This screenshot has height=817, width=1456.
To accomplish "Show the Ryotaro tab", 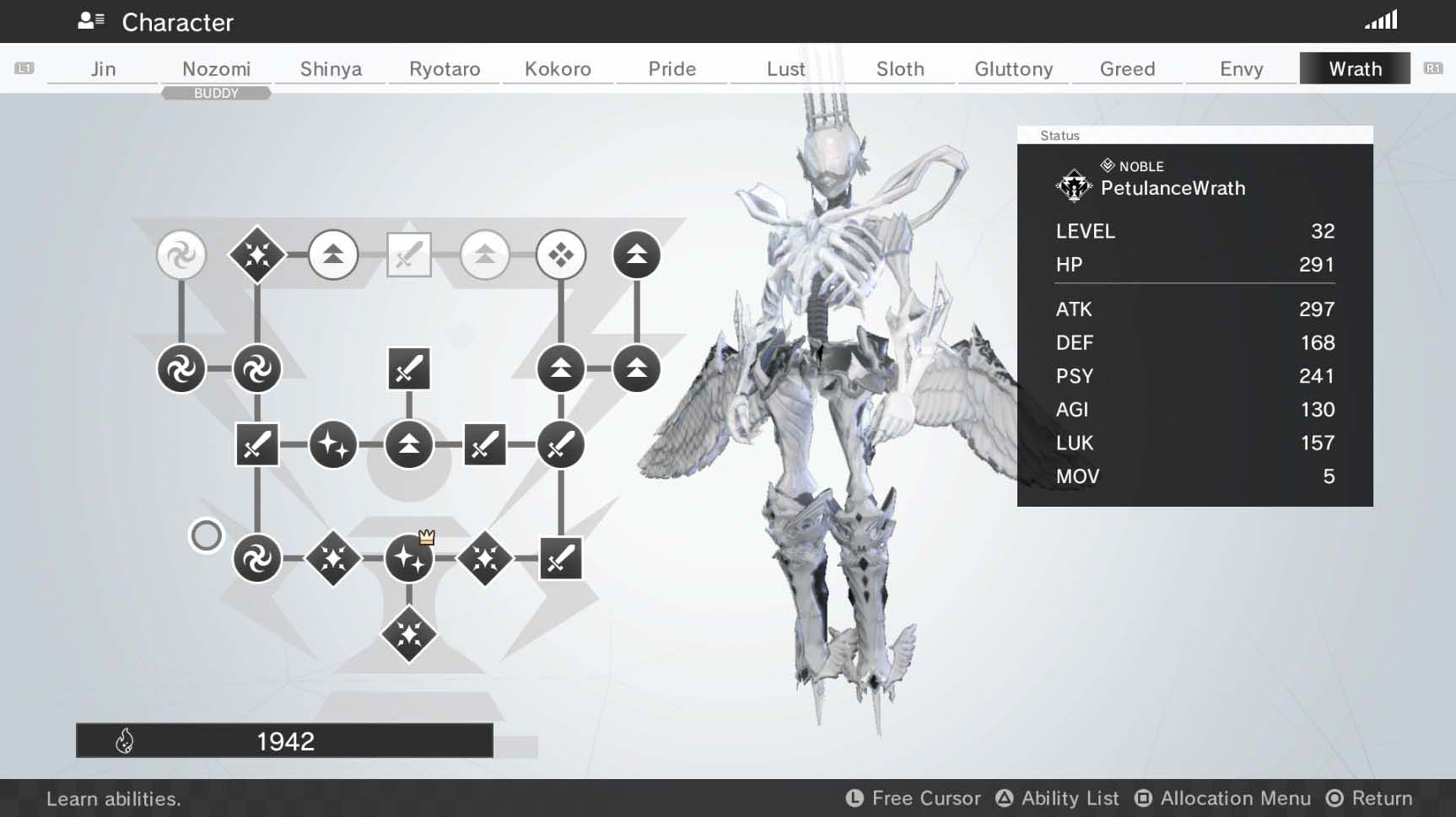I will click(x=445, y=69).
